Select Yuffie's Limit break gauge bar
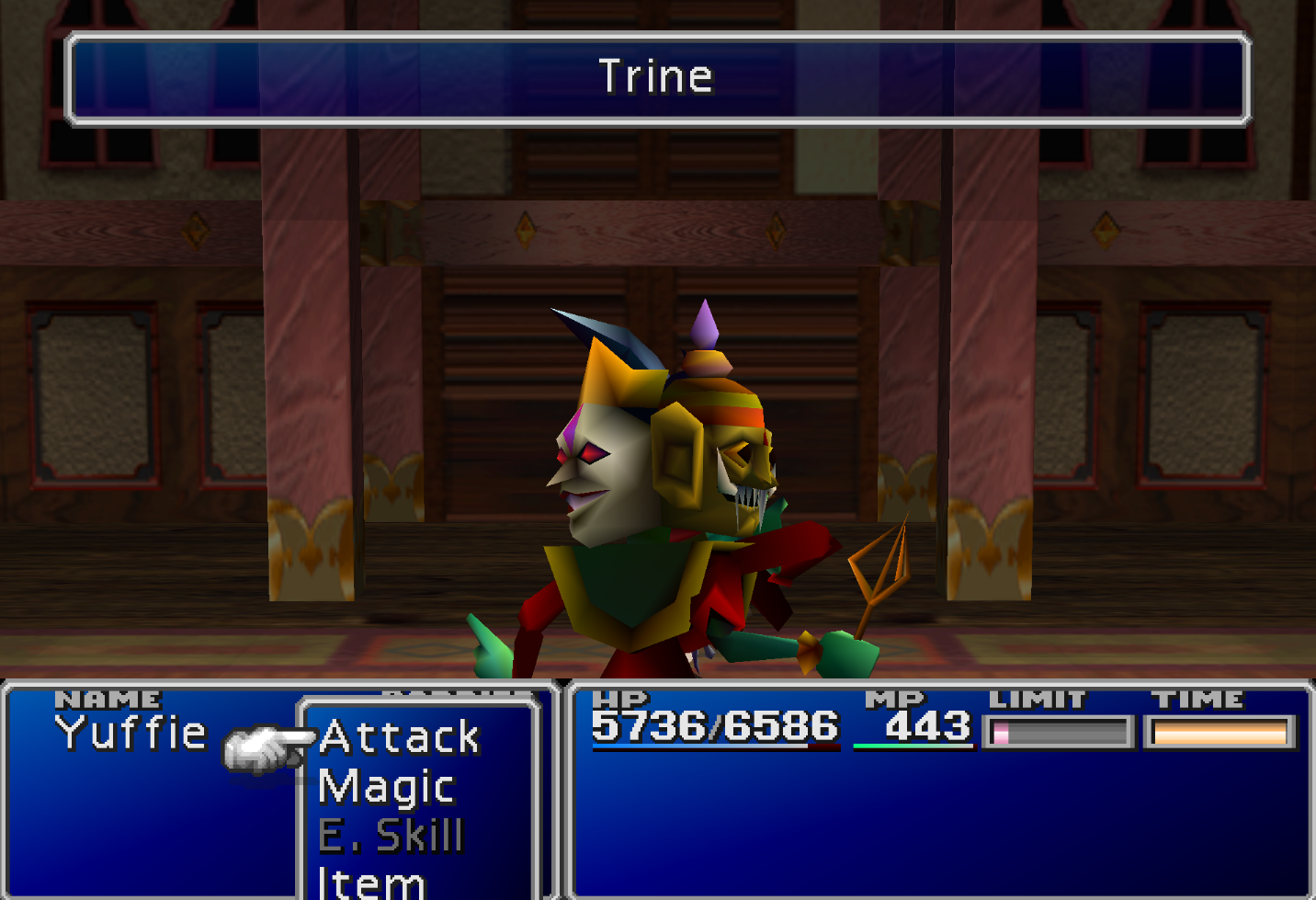Screen dimensions: 1316x900 (x=1059, y=734)
